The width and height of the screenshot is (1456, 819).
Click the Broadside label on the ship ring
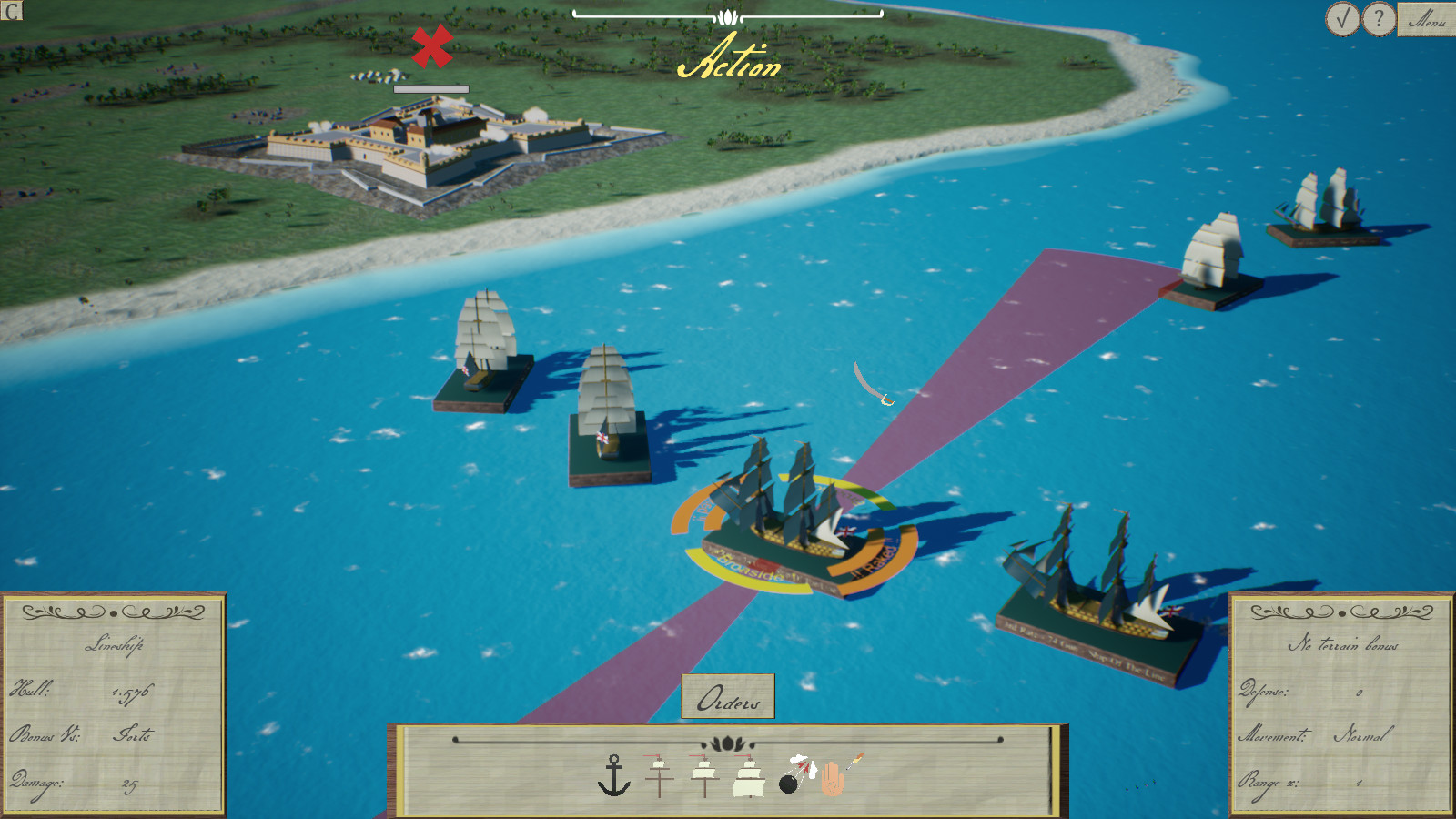[749, 569]
